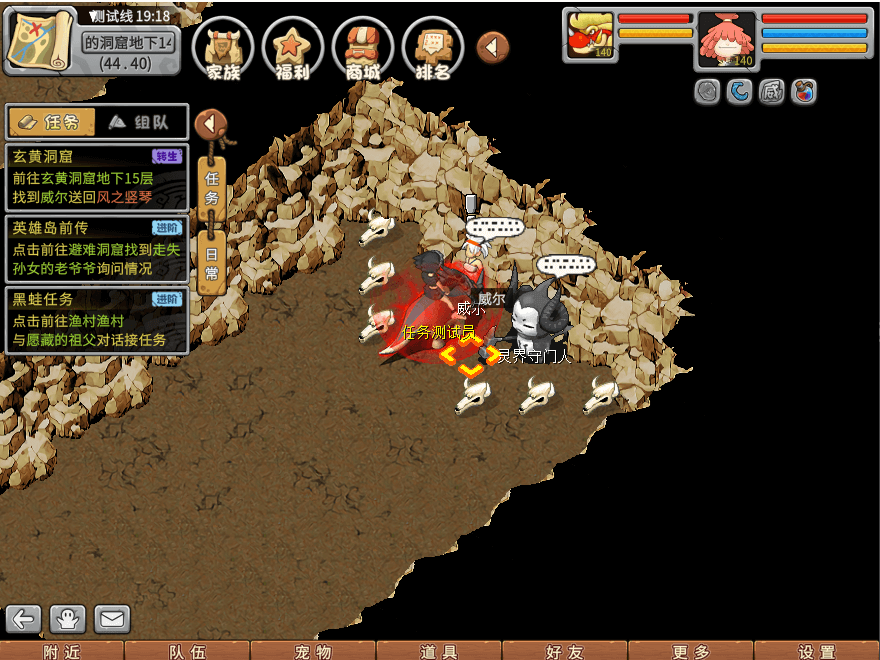Image resolution: width=880 pixels, height=660 pixels.
Task: Switch to the 组队 team tab
Action: [142, 122]
